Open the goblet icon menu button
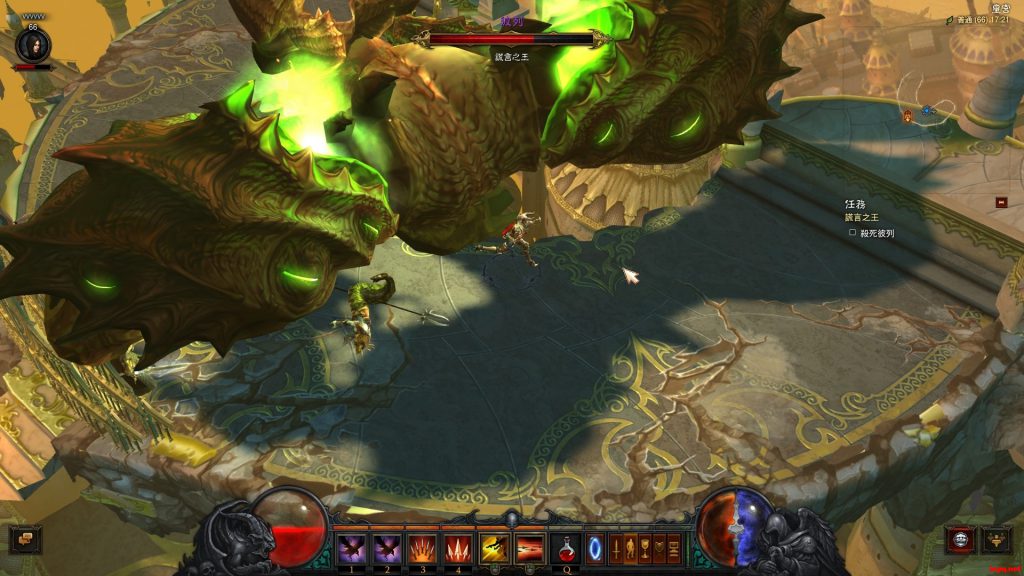The image size is (1024, 576). tap(645, 548)
